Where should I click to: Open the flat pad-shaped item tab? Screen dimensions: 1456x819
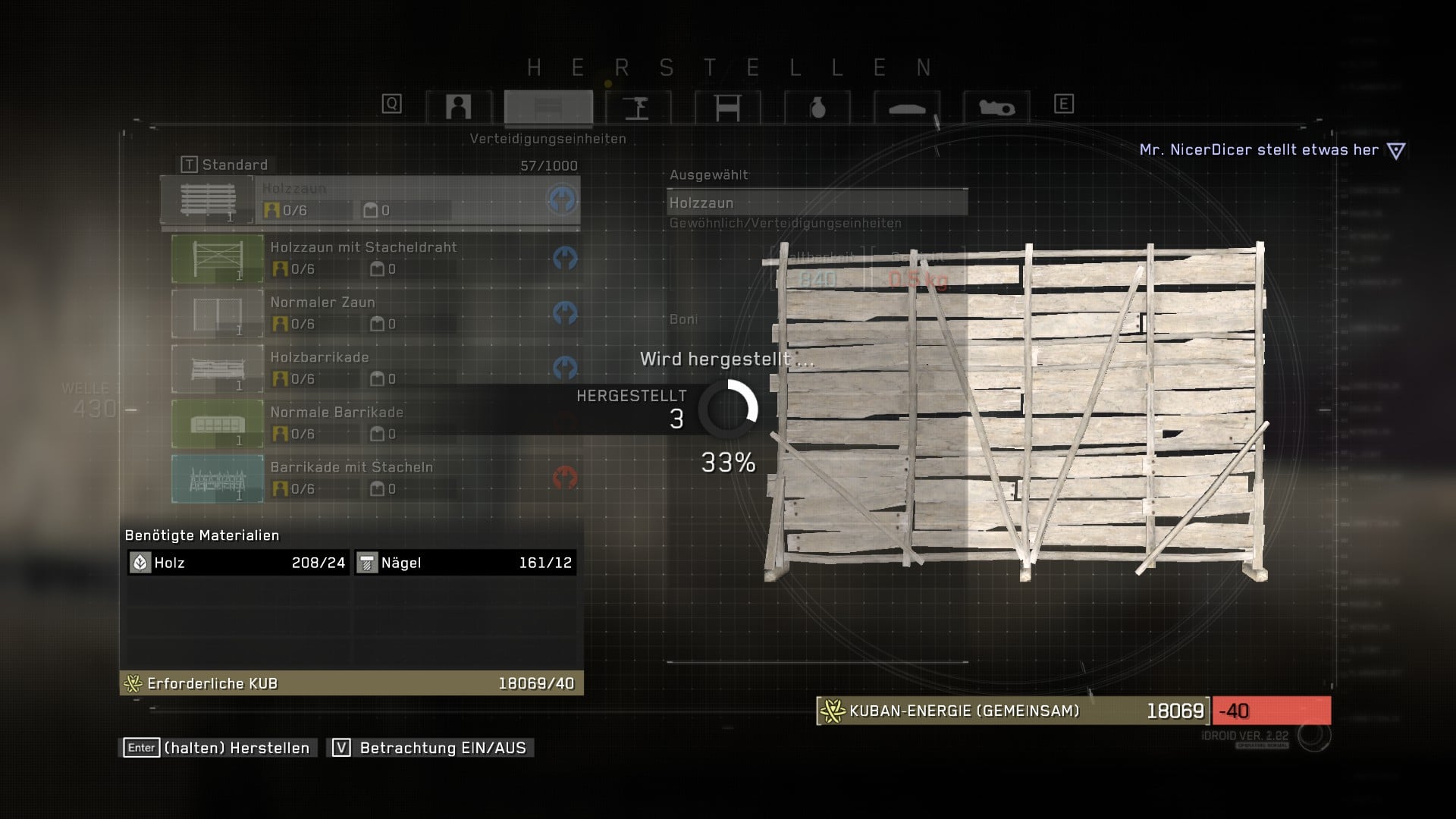[x=906, y=107]
